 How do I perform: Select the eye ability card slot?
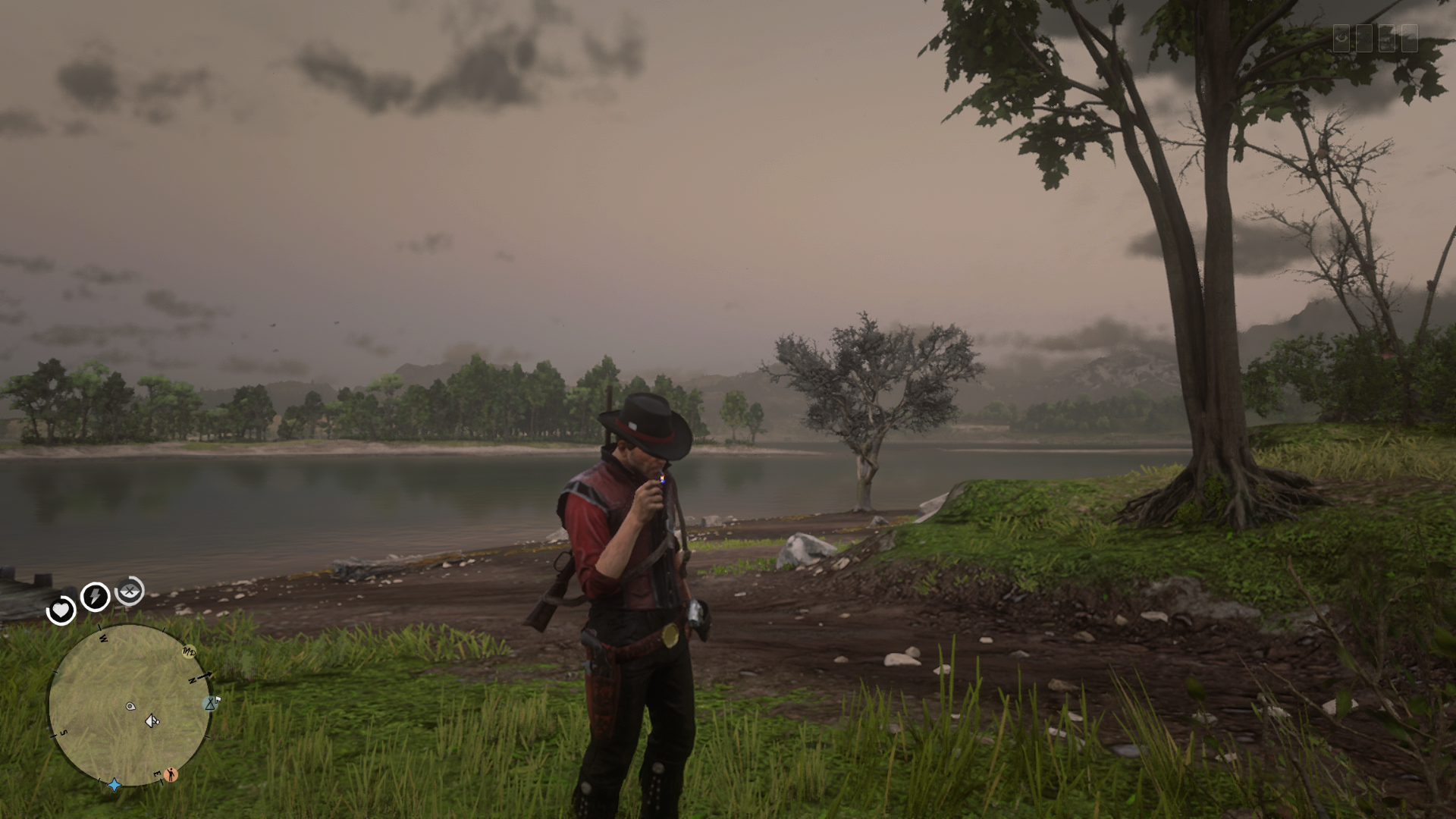pos(1341,38)
